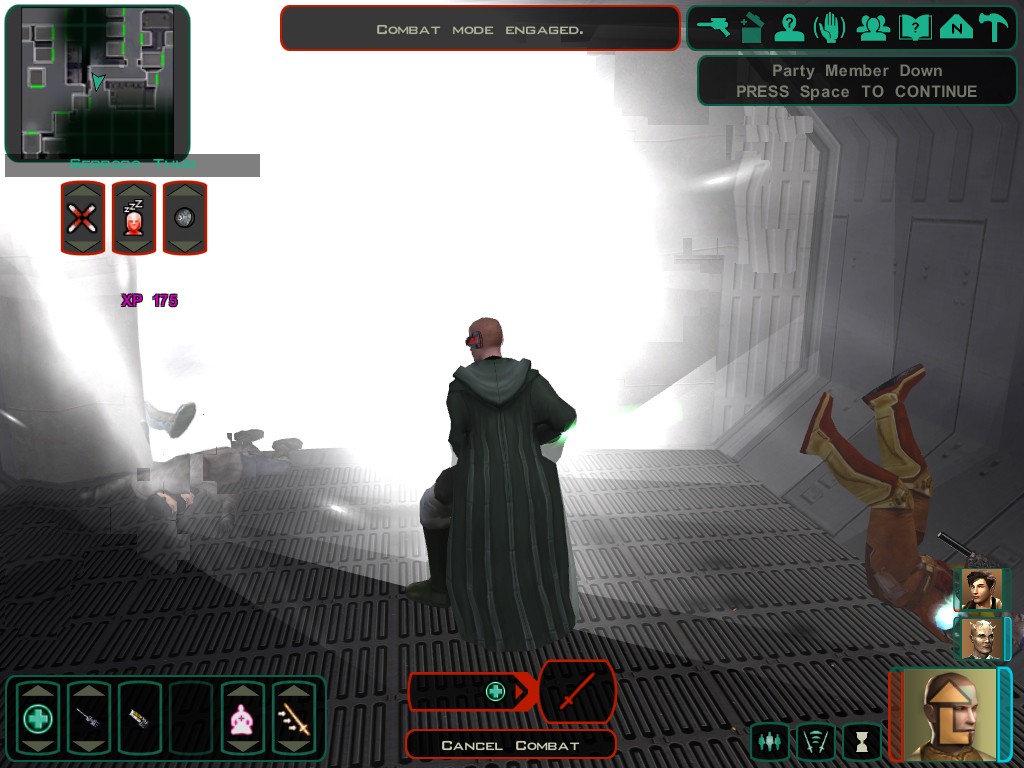Open the Map icon marked N
This screenshot has height=768, width=1024.
956,28
